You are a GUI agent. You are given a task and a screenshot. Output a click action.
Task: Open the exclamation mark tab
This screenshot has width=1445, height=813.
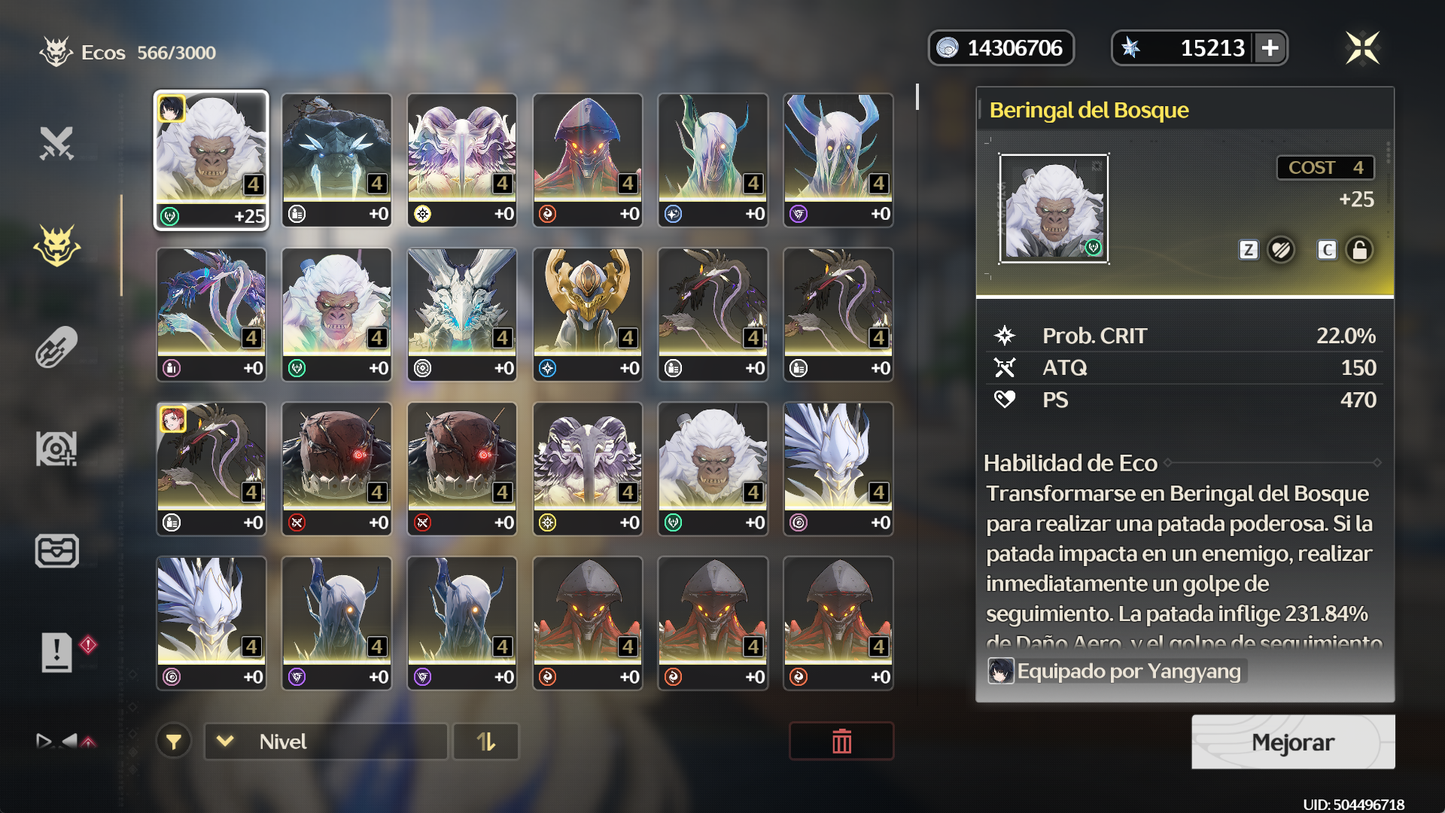(x=57, y=653)
